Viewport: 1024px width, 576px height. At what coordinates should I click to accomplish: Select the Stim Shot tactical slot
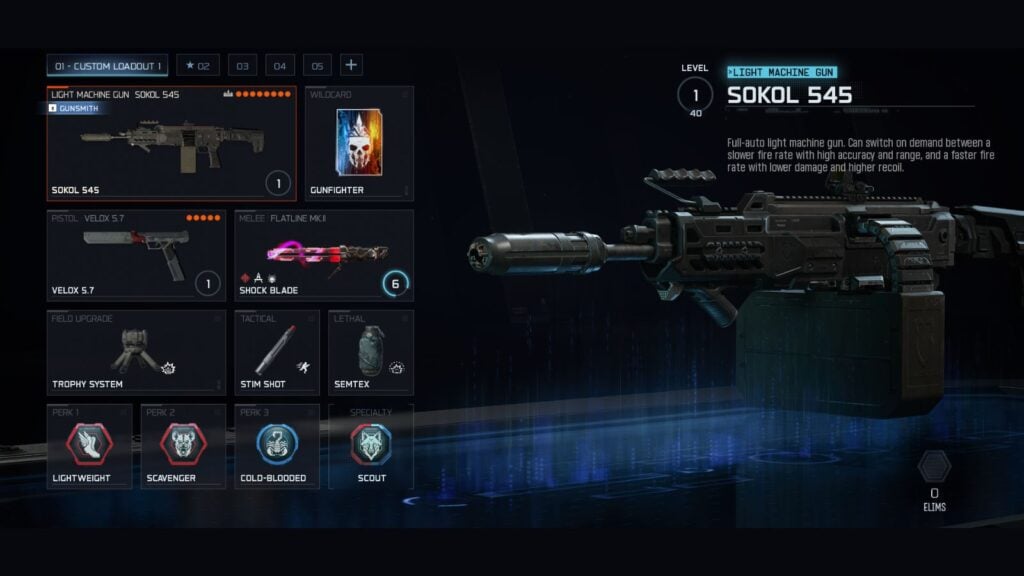click(277, 352)
